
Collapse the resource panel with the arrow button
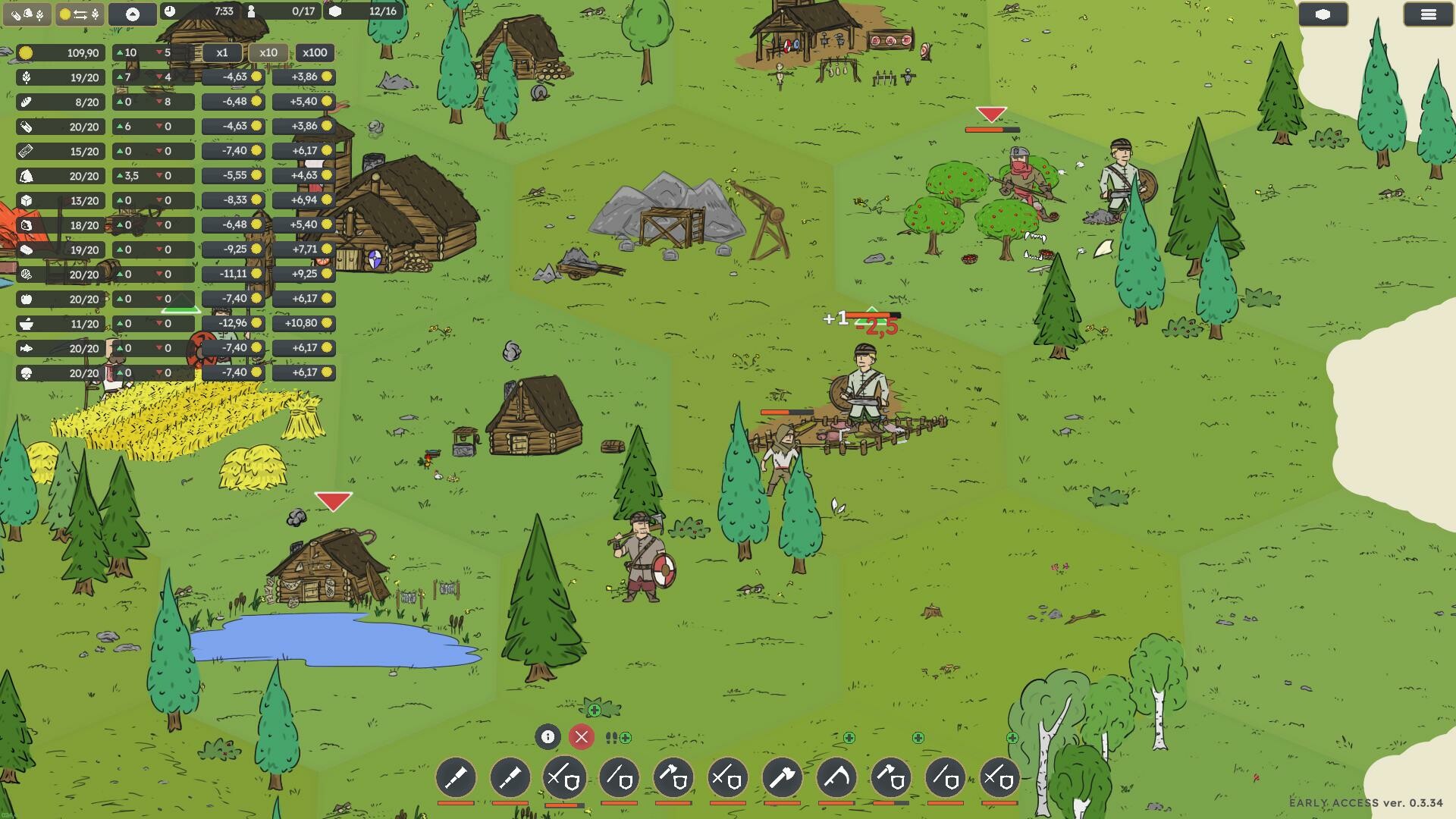click(132, 14)
